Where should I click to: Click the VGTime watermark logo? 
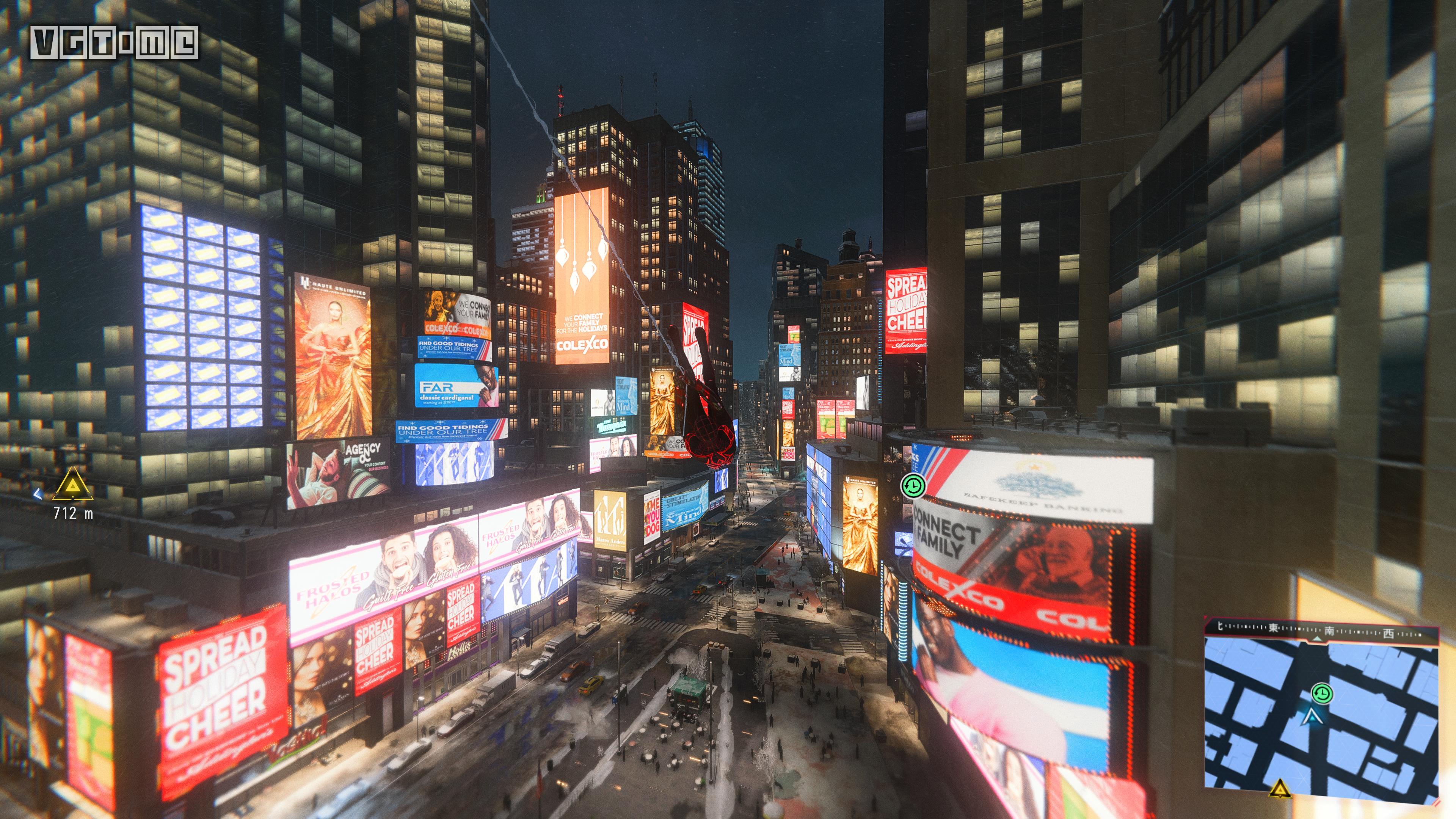pos(114,42)
